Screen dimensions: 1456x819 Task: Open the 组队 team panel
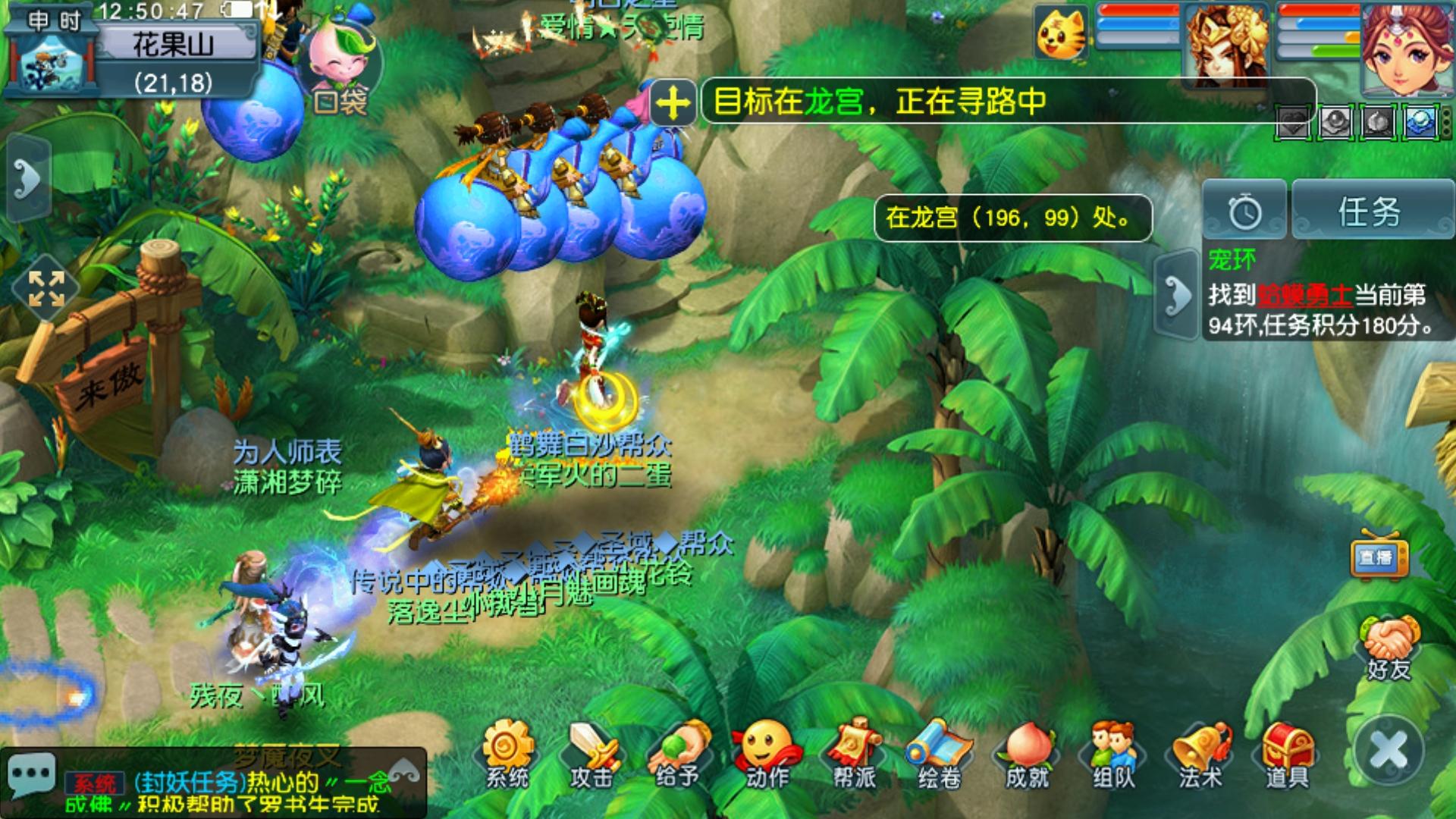click(x=1113, y=754)
